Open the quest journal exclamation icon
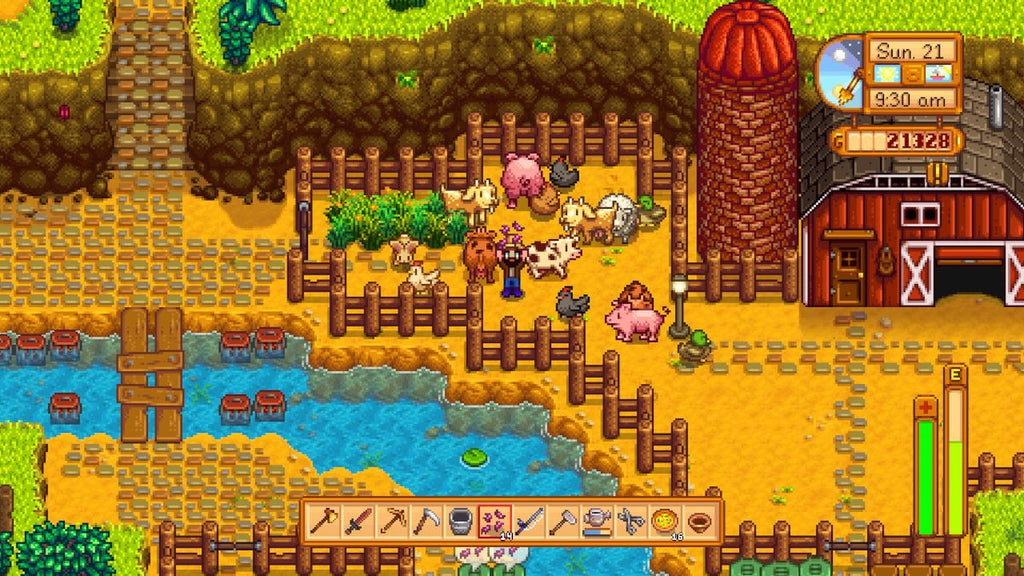Image resolution: width=1024 pixels, height=576 pixels. 937,171
